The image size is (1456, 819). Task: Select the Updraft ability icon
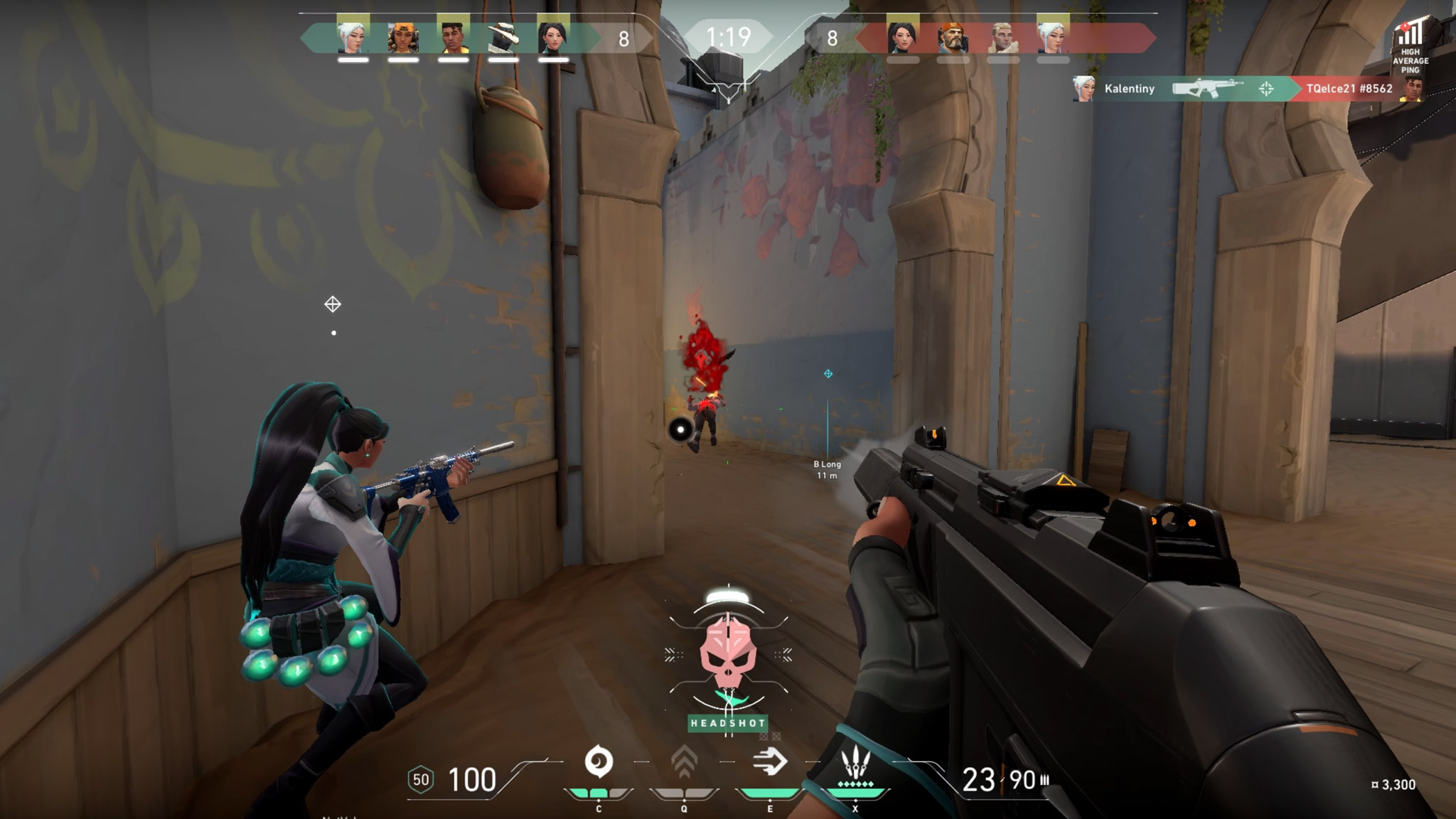coord(684,762)
